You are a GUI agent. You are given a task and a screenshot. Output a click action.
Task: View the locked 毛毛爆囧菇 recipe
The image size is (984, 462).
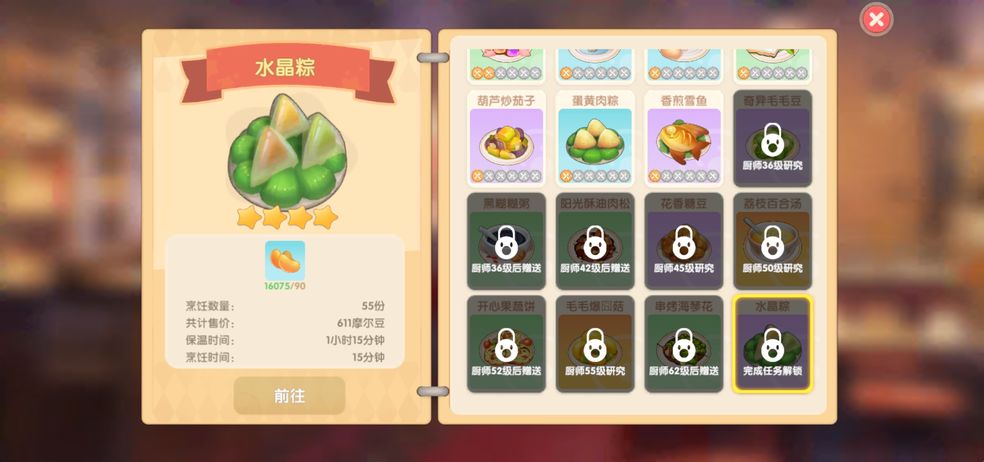click(x=594, y=343)
